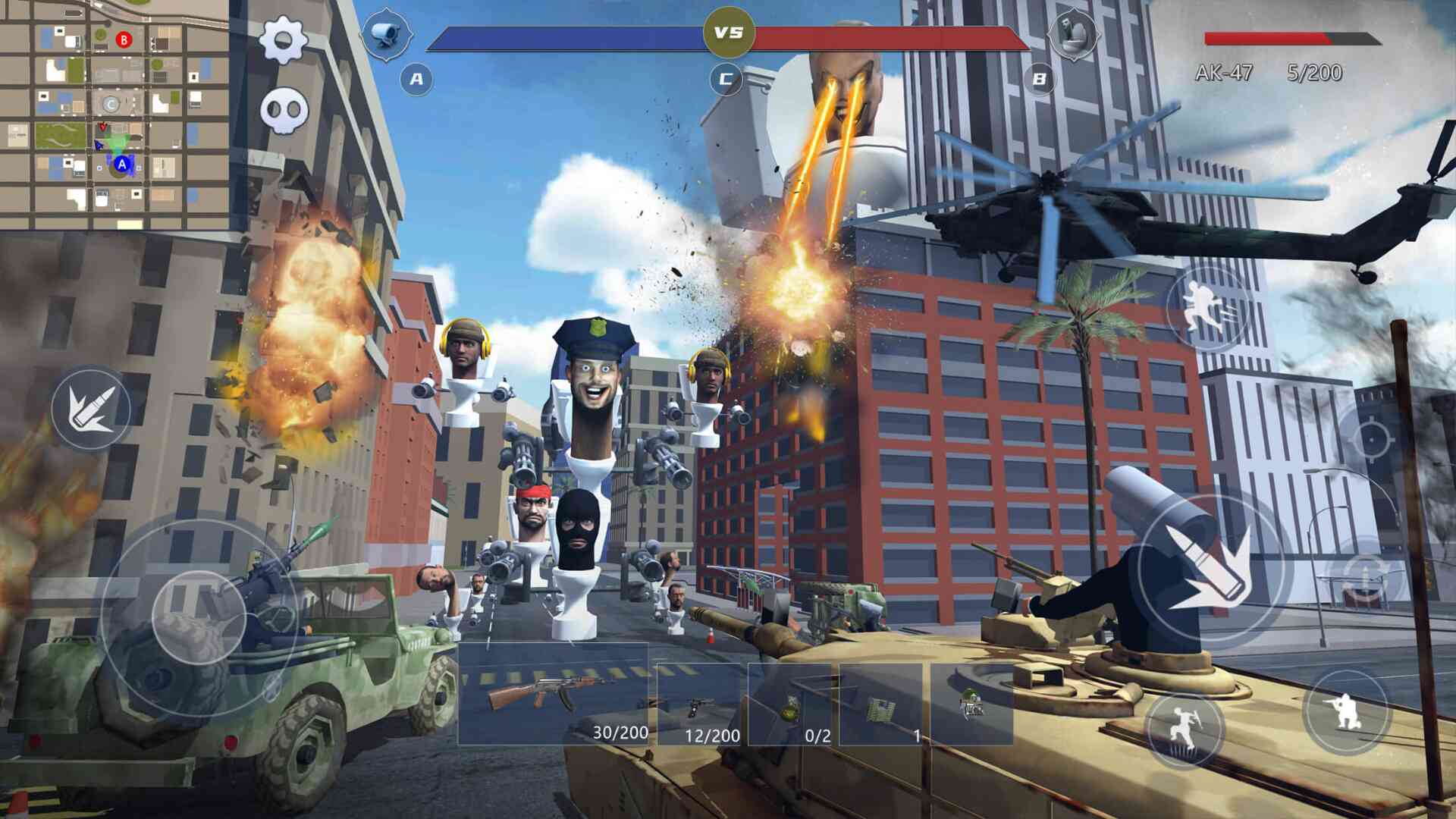Tap the small left-side fire button

(90, 409)
